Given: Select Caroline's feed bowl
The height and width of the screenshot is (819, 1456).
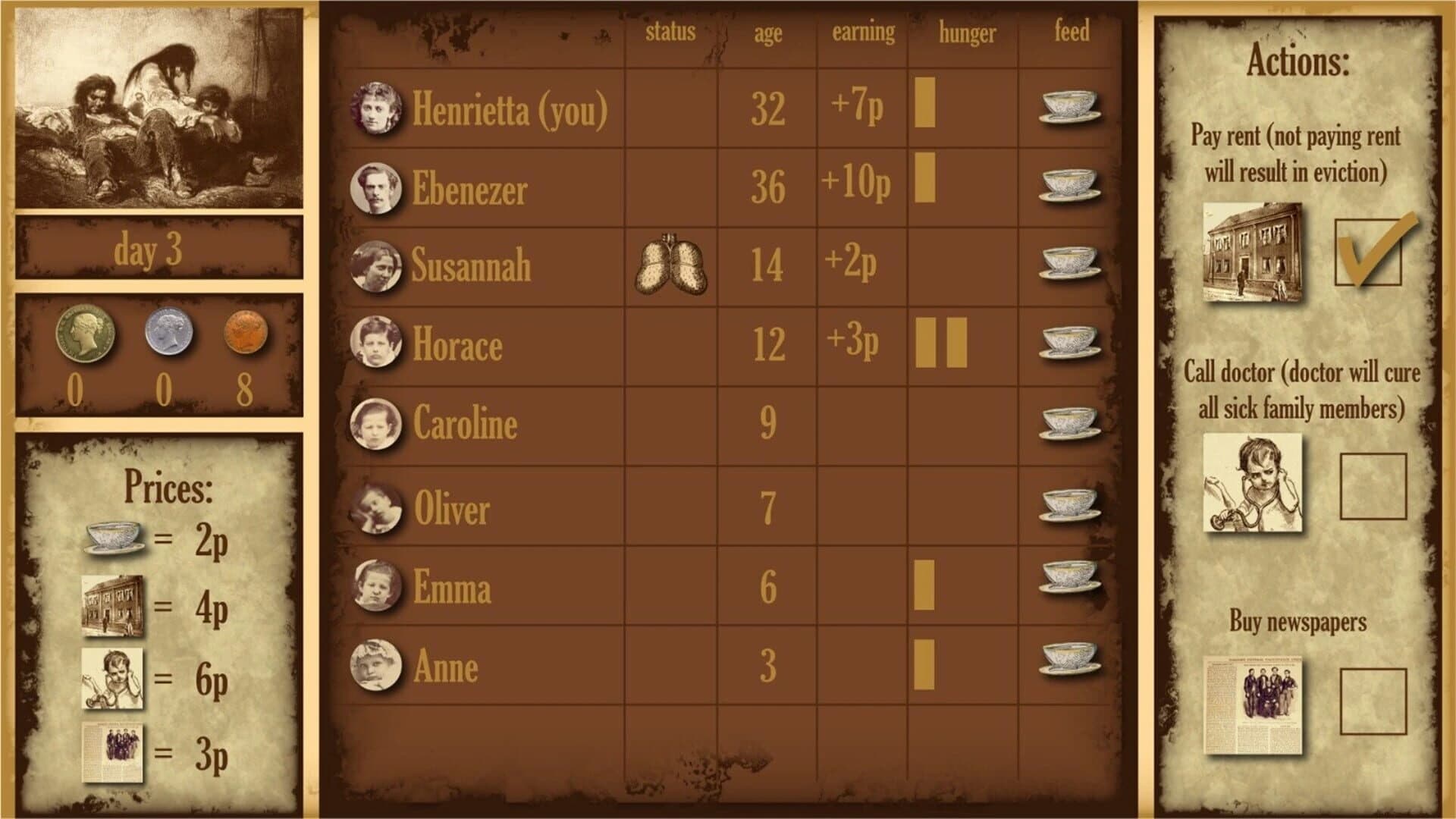Looking at the screenshot, I should click(1069, 423).
